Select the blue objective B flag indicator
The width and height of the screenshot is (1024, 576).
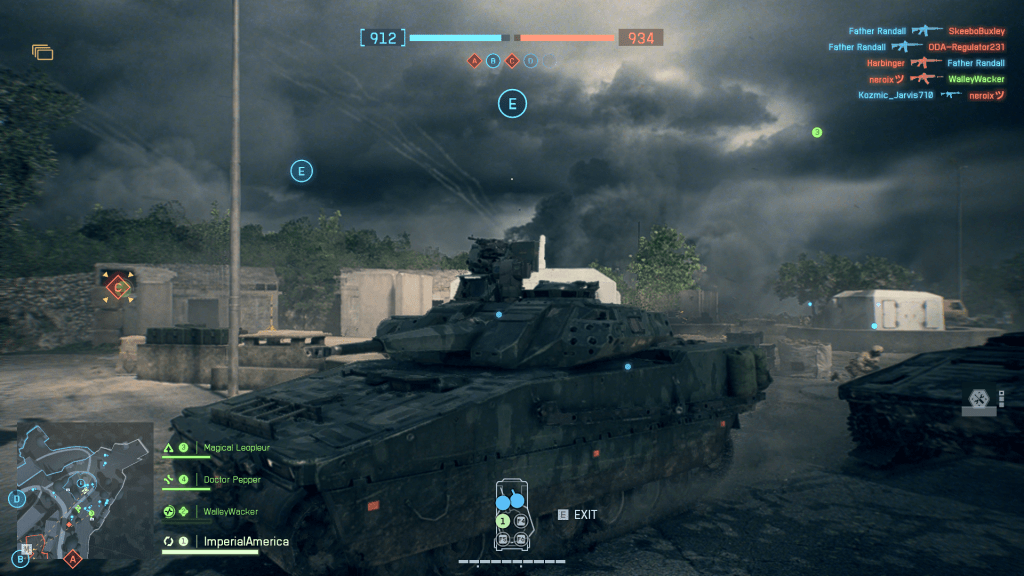(493, 61)
